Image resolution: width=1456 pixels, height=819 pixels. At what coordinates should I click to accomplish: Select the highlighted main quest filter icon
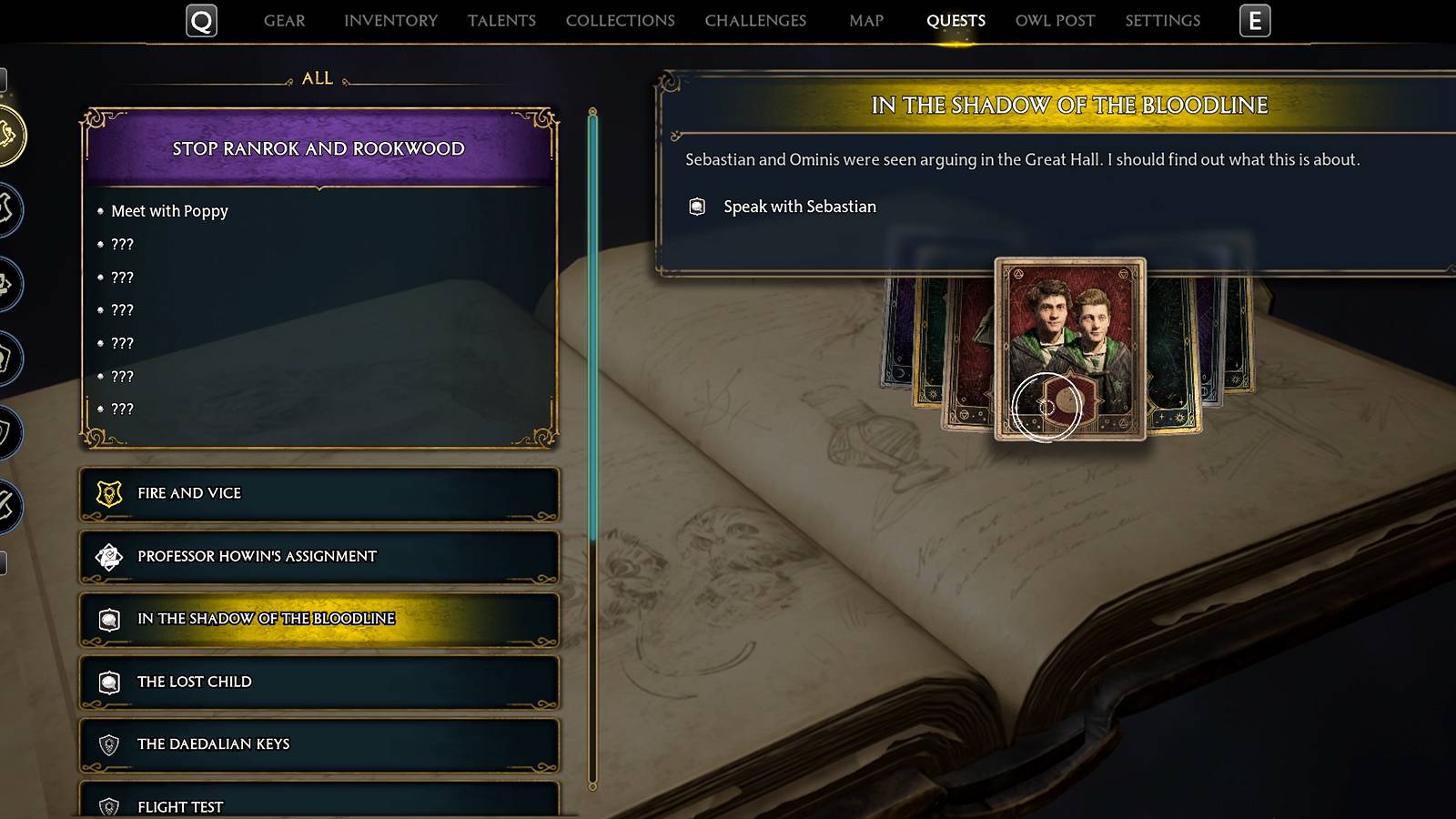[x=9, y=134]
